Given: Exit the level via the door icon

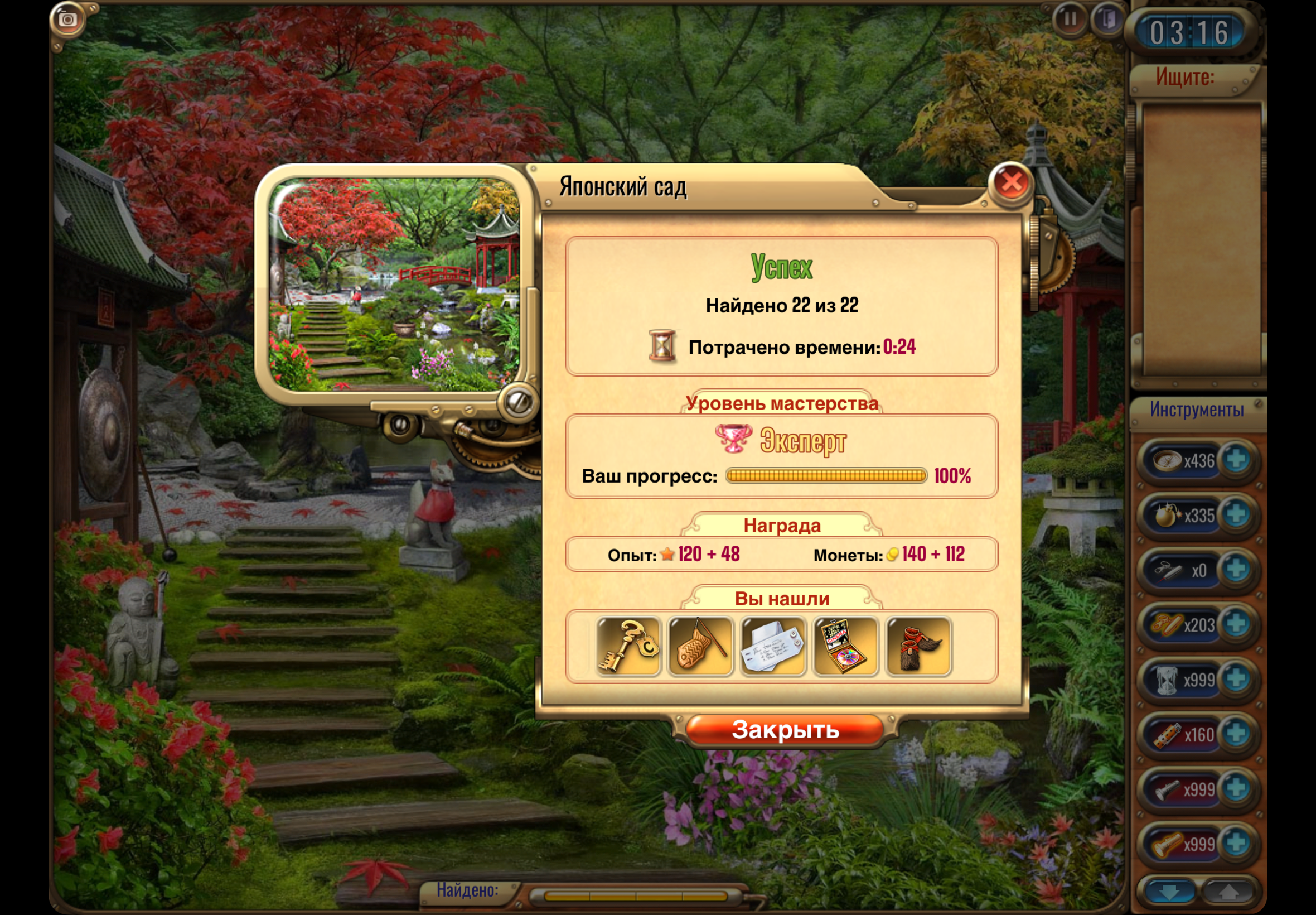Looking at the screenshot, I should pos(1107,20).
